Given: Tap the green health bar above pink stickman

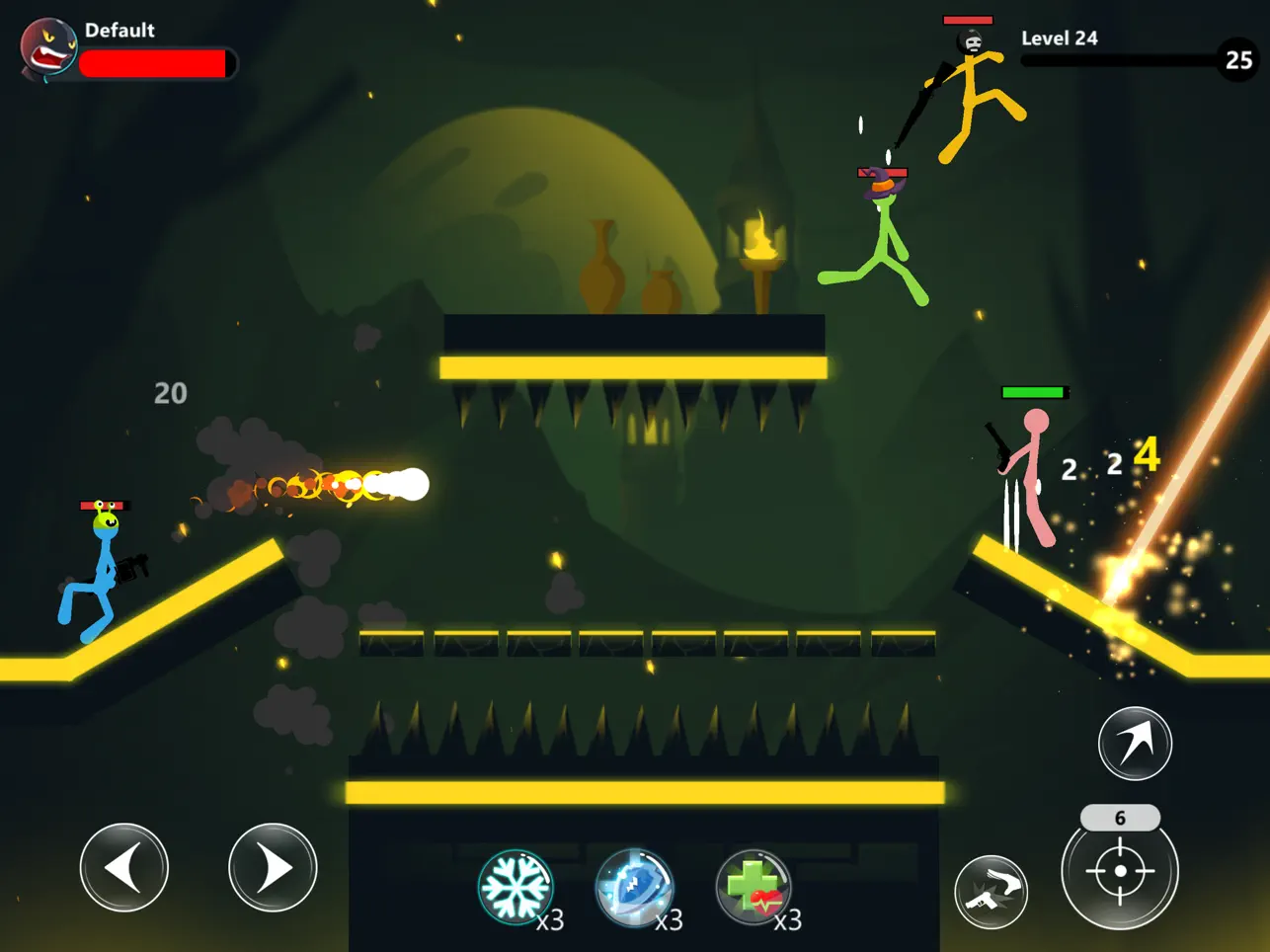Looking at the screenshot, I should 1033,393.
